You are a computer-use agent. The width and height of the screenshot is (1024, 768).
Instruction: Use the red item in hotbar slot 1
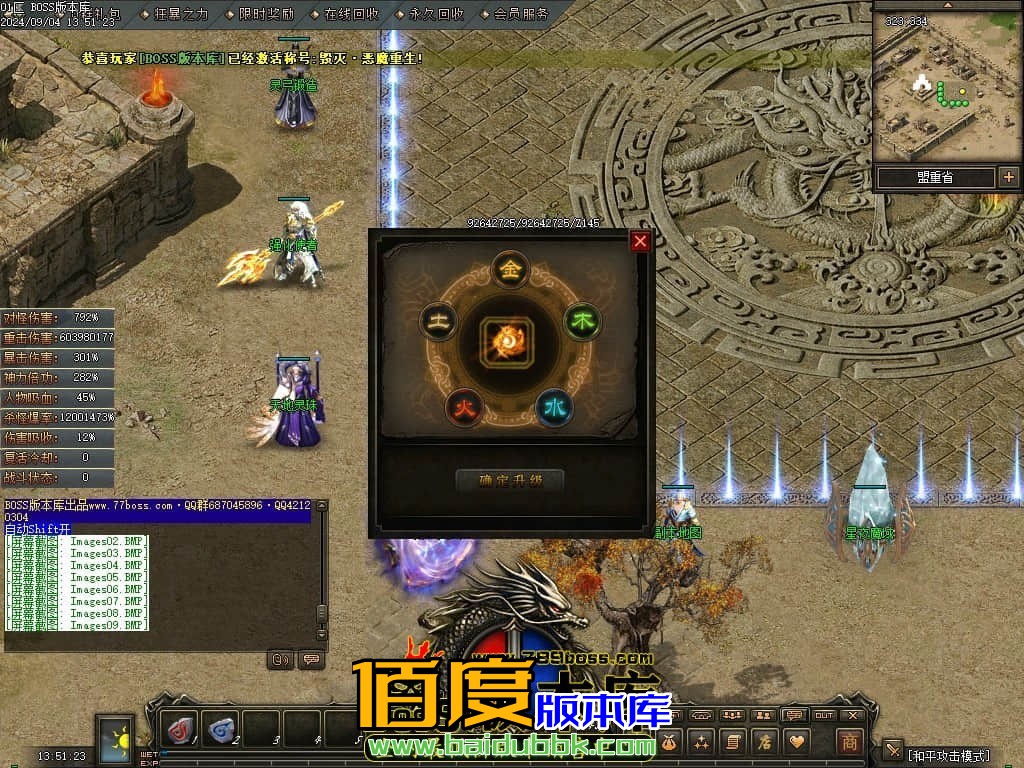181,731
